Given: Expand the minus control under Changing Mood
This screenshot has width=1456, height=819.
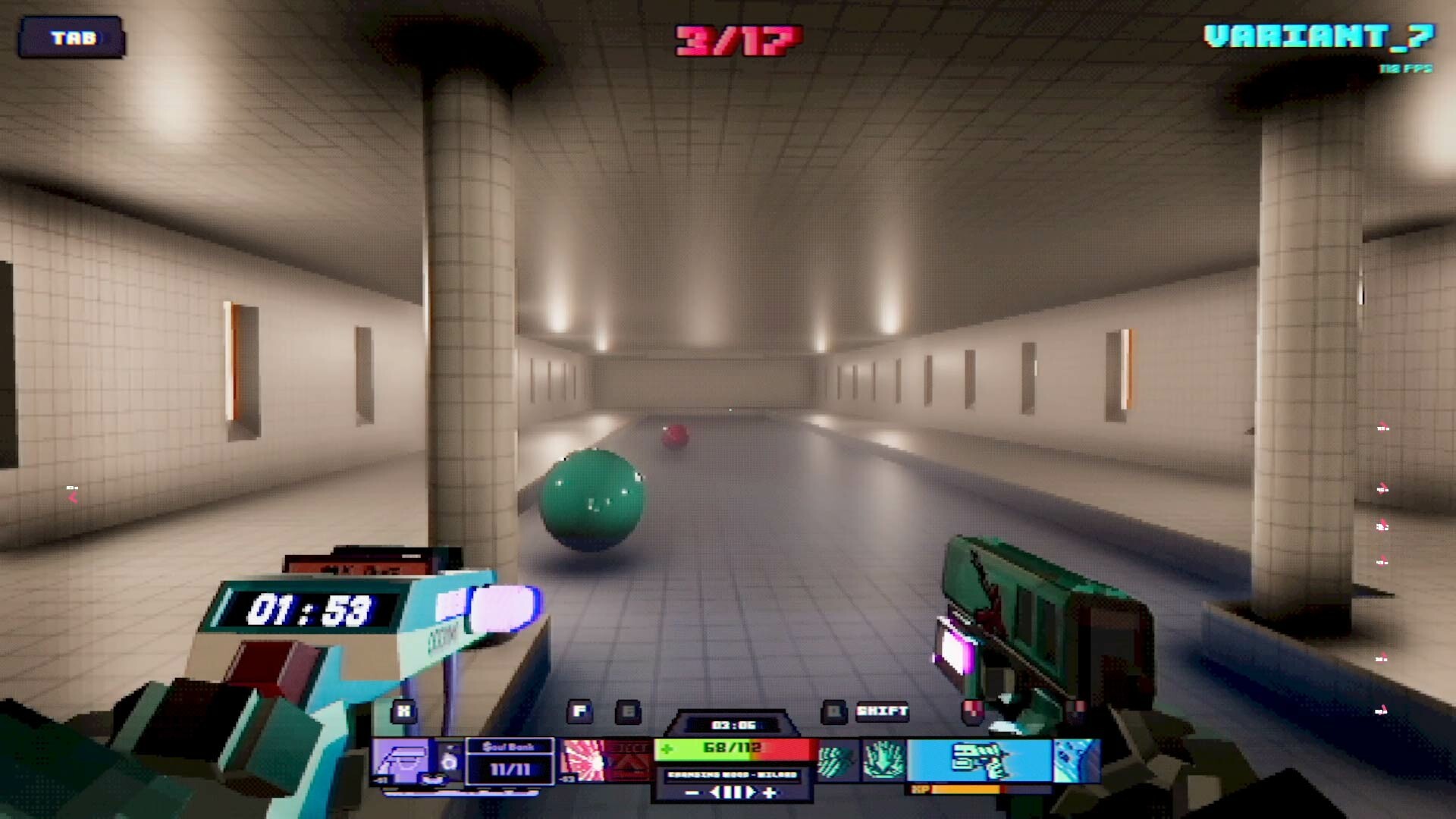Looking at the screenshot, I should [x=692, y=793].
